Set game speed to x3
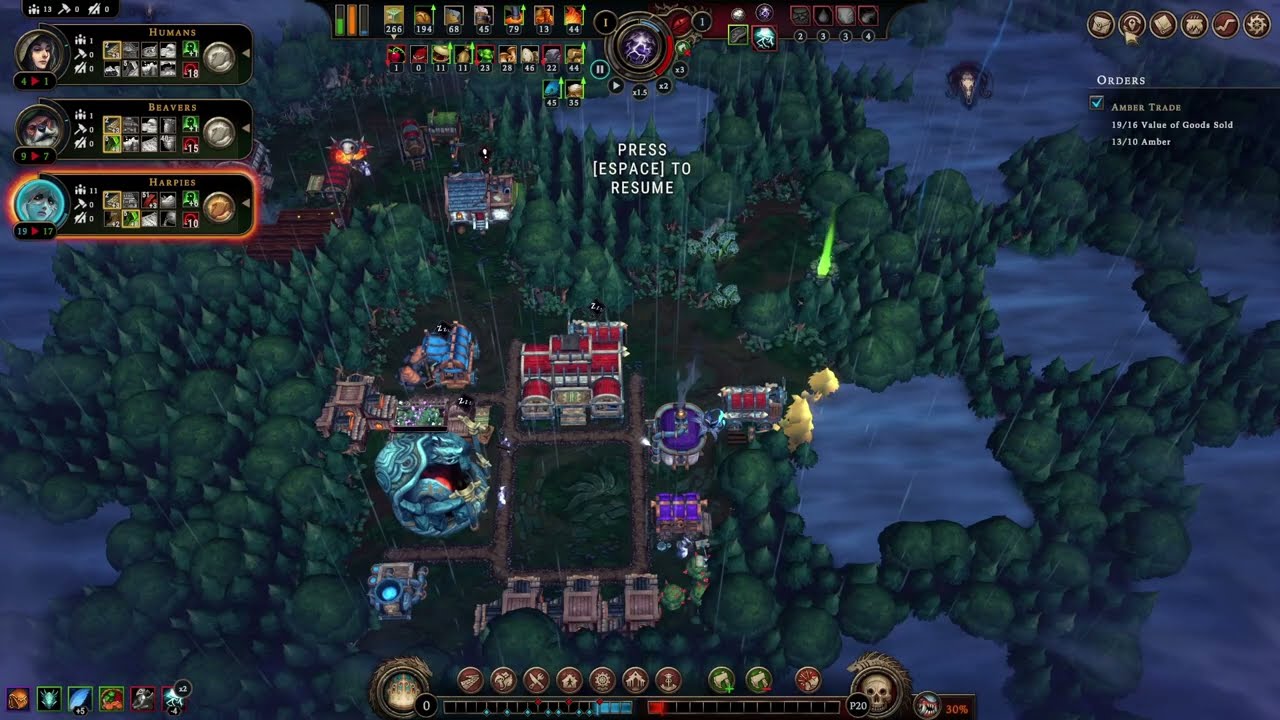Image resolution: width=1280 pixels, height=720 pixels. (x=680, y=69)
